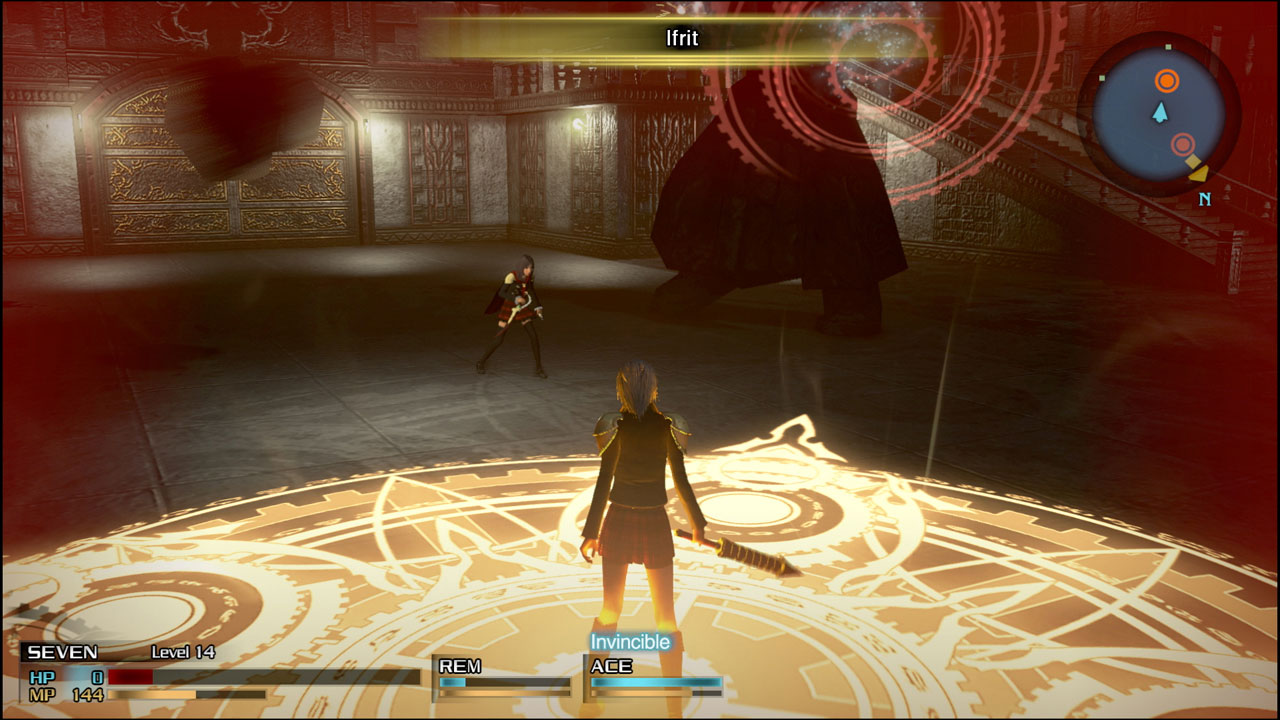Click the green waypoint dot atop the minimap
Image resolution: width=1280 pixels, height=720 pixels.
click(x=1168, y=47)
